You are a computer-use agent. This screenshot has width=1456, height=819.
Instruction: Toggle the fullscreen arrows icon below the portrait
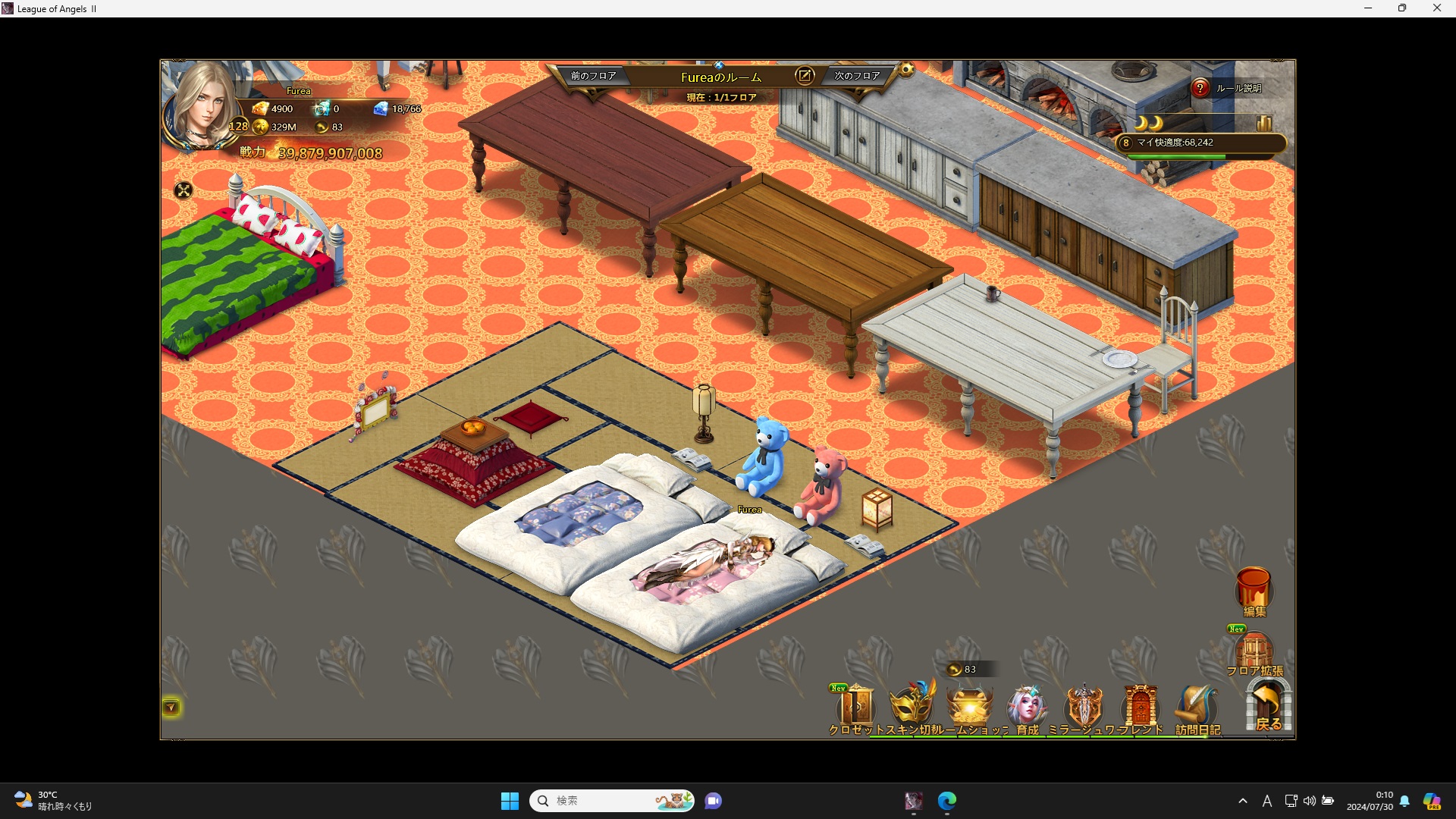pos(184,190)
